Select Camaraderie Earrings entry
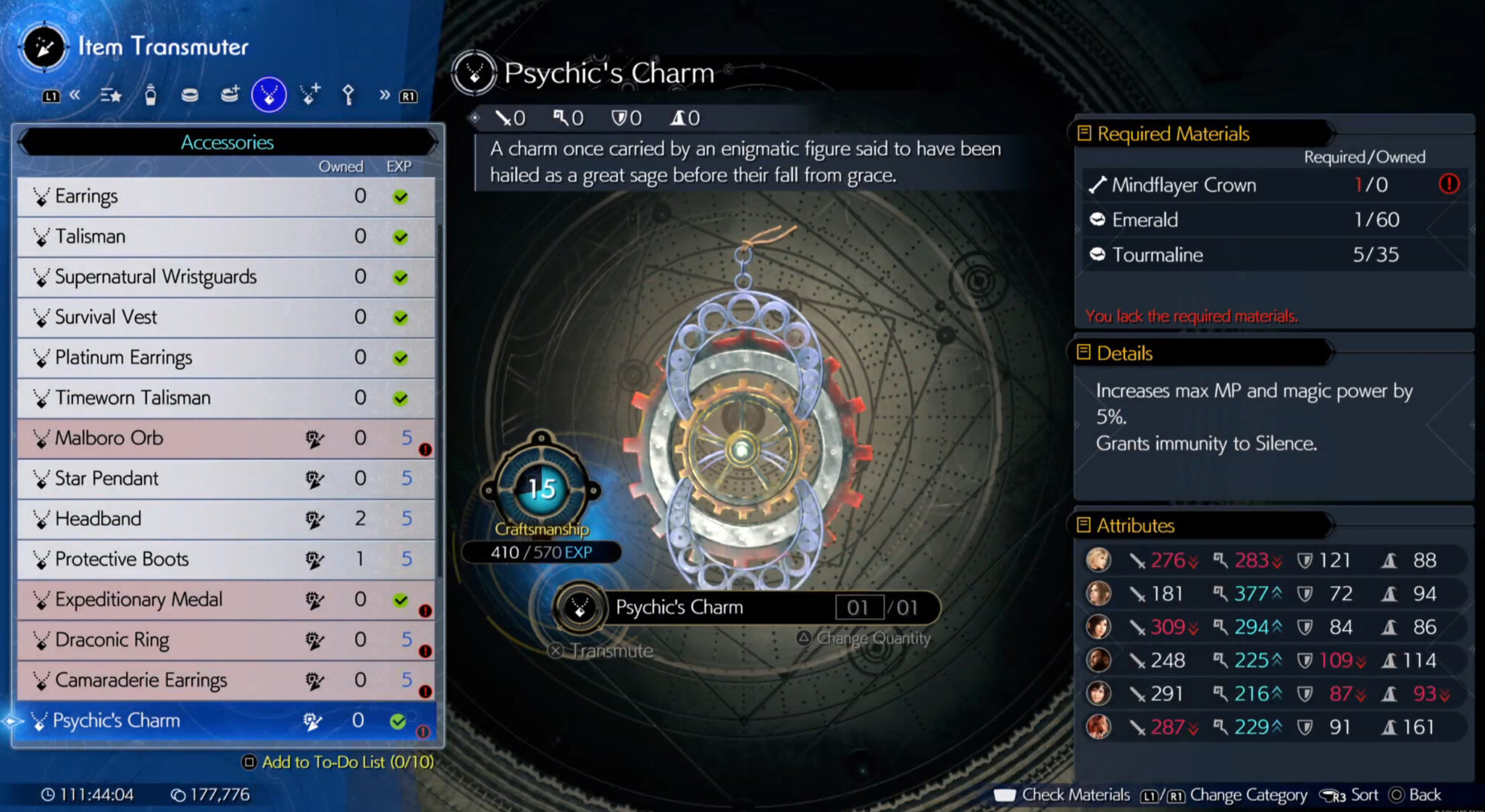The height and width of the screenshot is (812, 1485). 226,680
